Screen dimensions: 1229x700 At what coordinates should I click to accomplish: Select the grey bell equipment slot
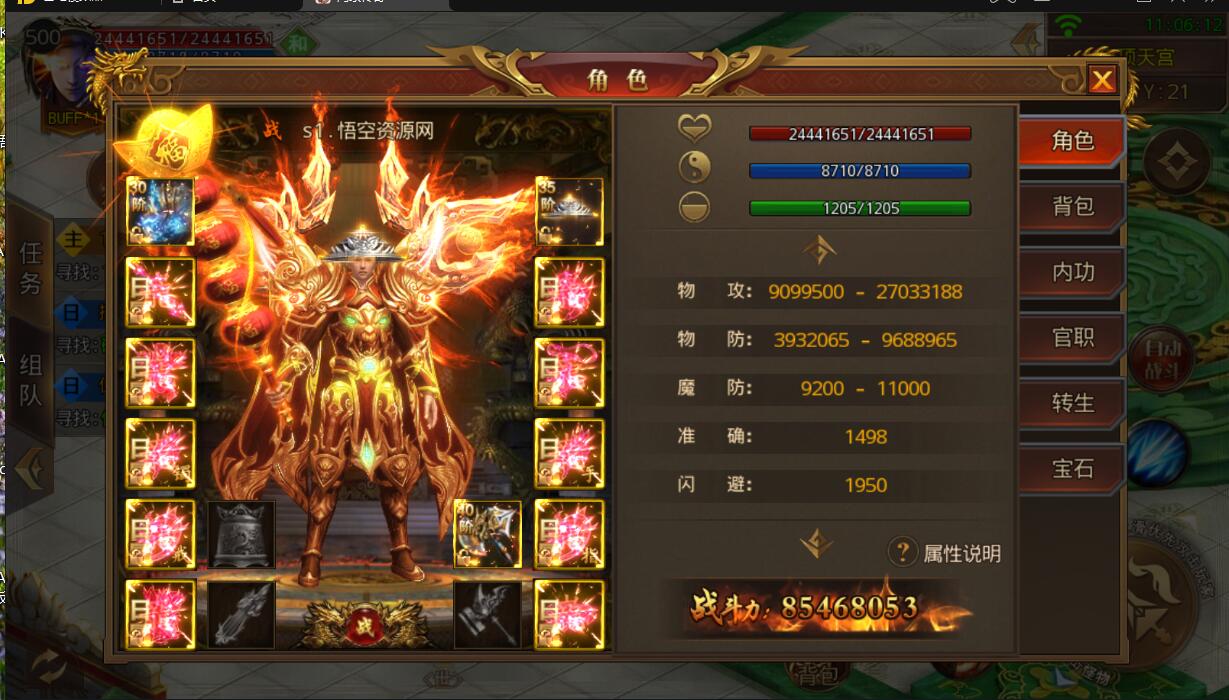241,534
